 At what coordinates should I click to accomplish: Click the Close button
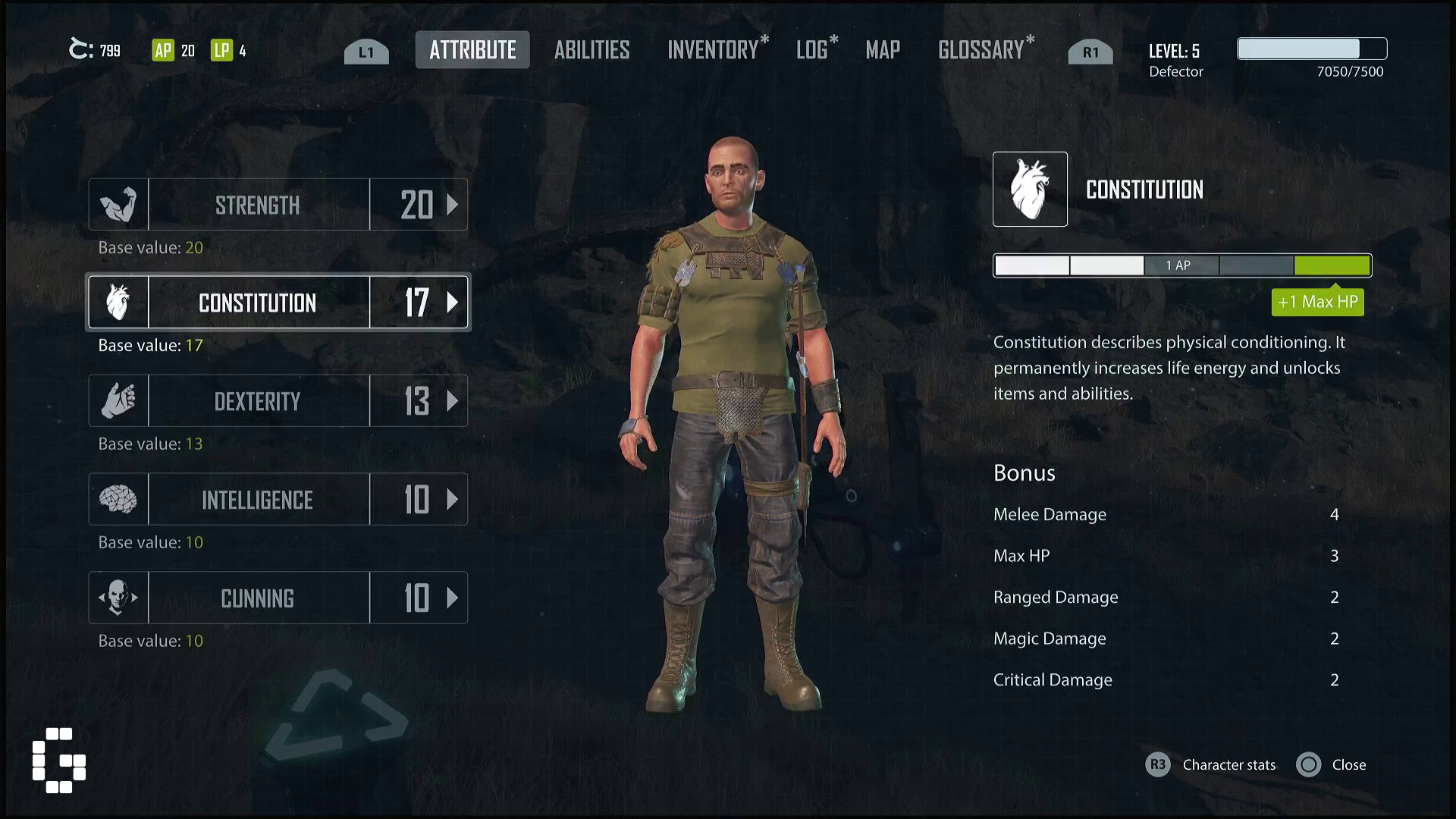click(x=1333, y=764)
